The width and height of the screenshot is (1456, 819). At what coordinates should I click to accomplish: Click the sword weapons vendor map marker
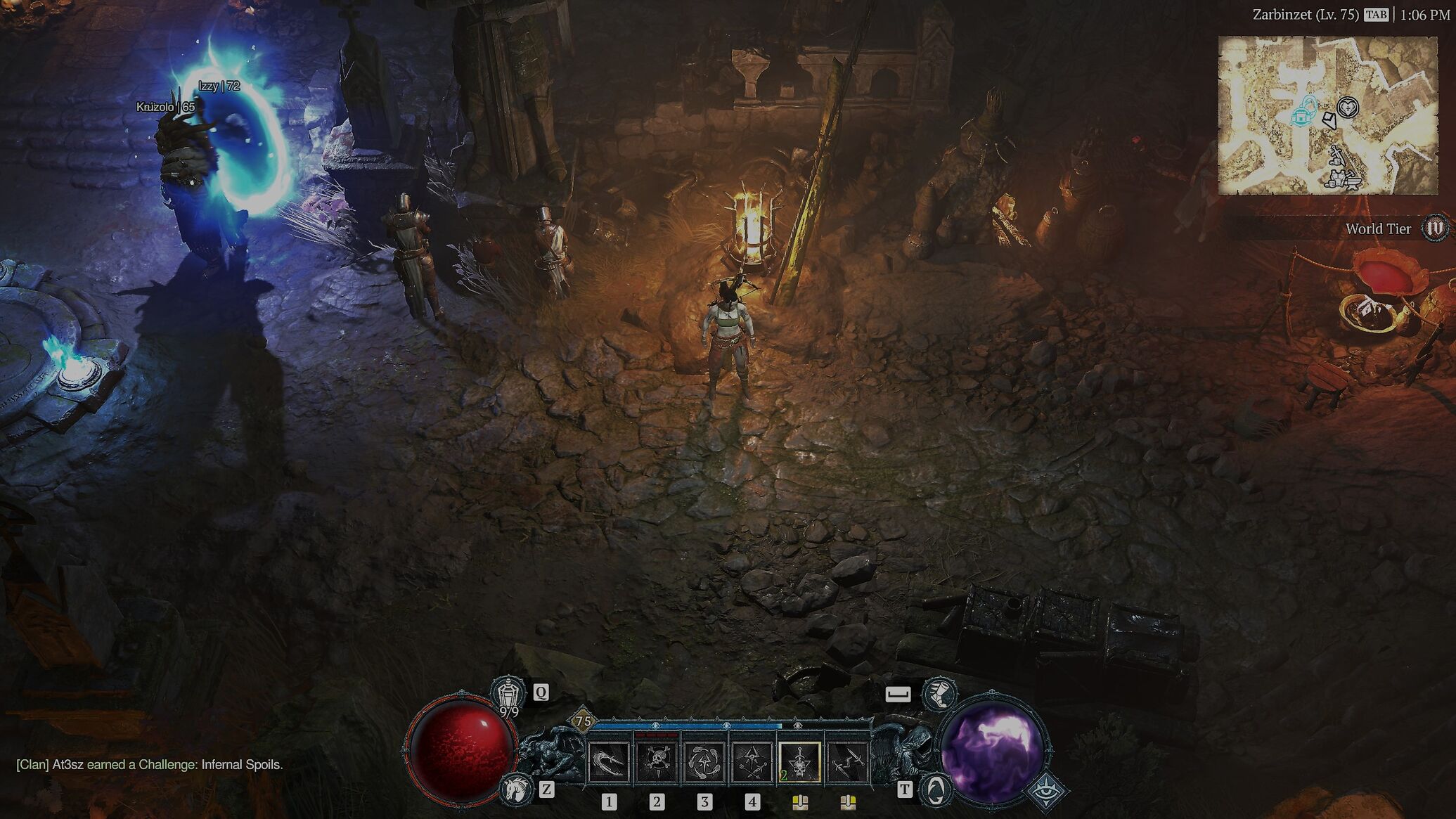(x=1336, y=156)
